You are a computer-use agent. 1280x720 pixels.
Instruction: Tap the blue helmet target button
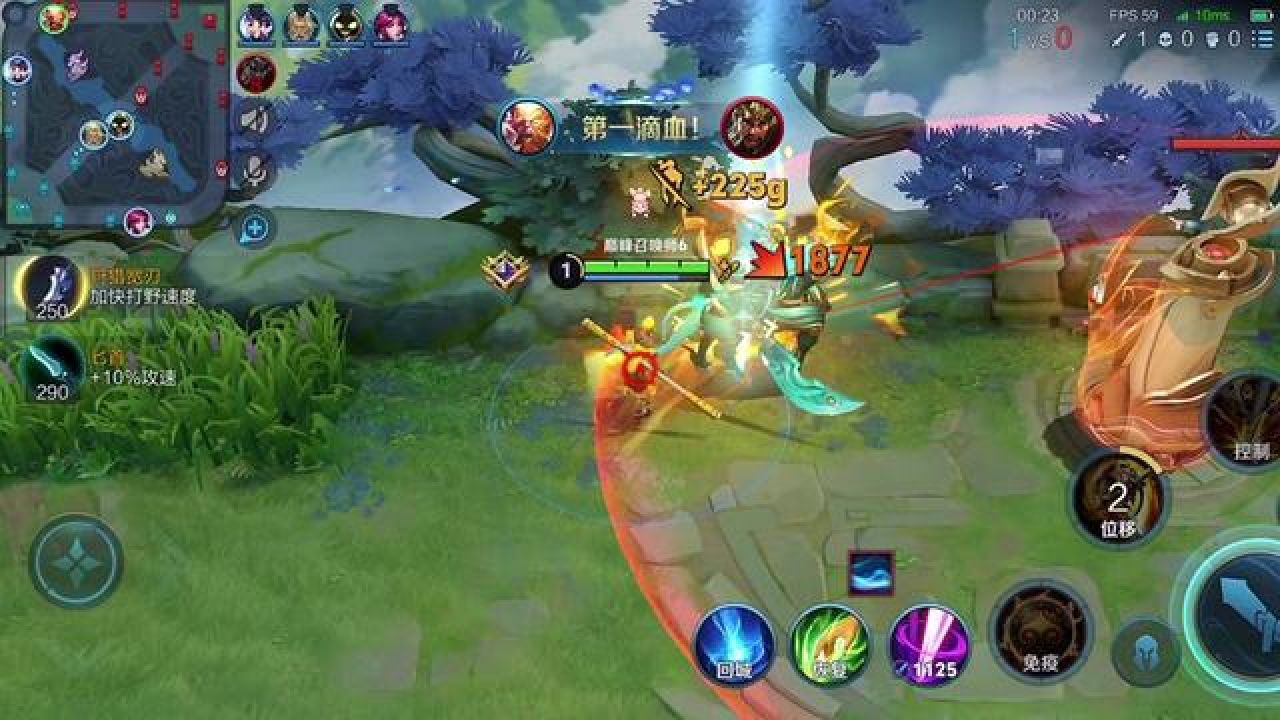[1145, 651]
